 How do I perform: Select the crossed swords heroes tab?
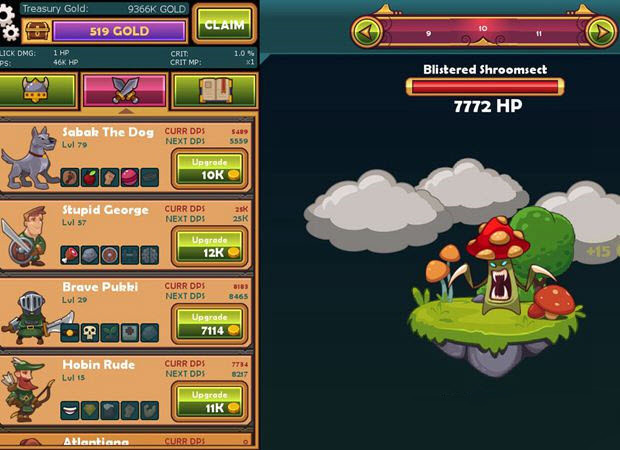point(125,91)
